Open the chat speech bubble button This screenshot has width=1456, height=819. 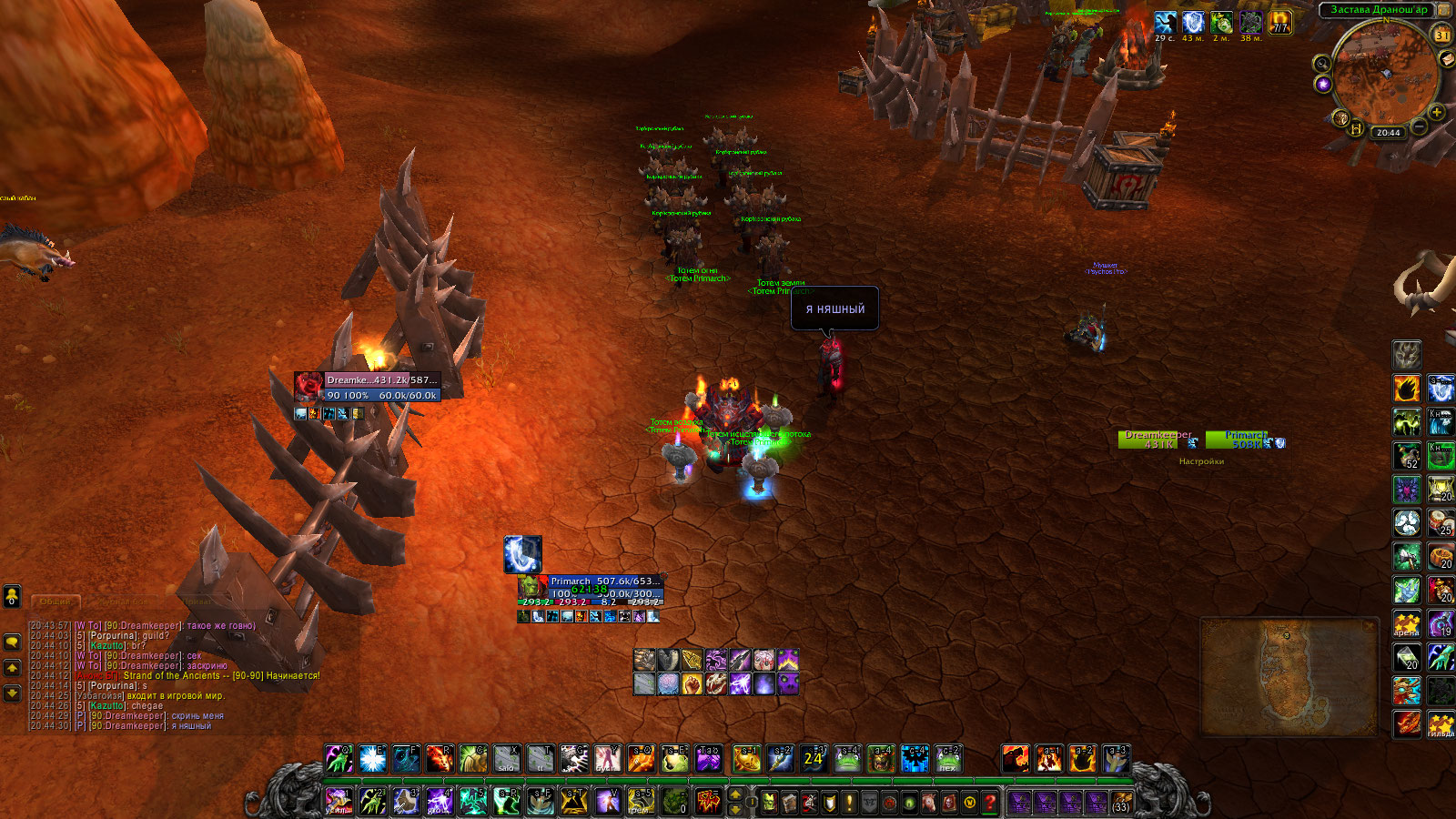pos(12,642)
